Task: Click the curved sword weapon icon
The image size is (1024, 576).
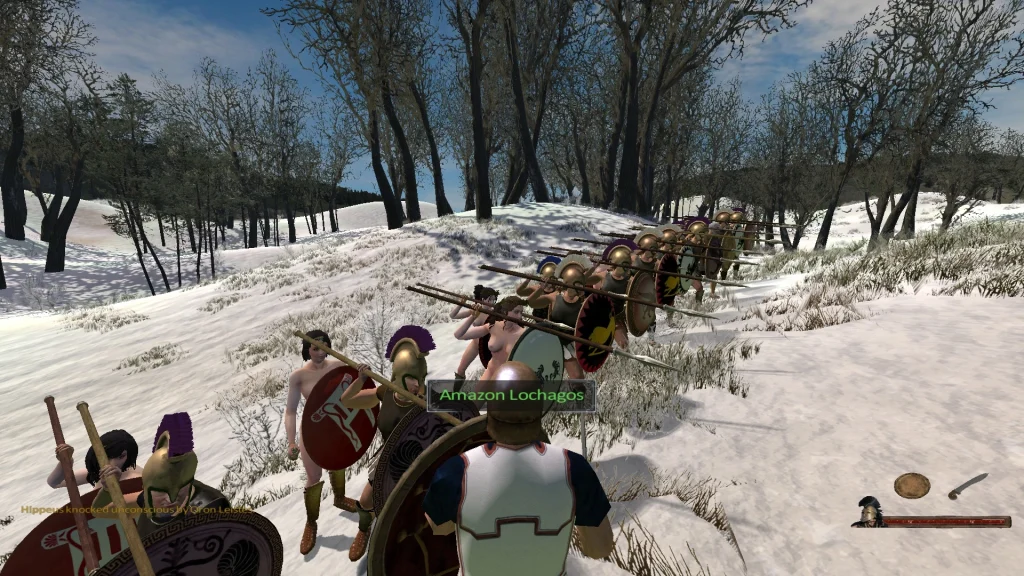Action: tap(967, 486)
